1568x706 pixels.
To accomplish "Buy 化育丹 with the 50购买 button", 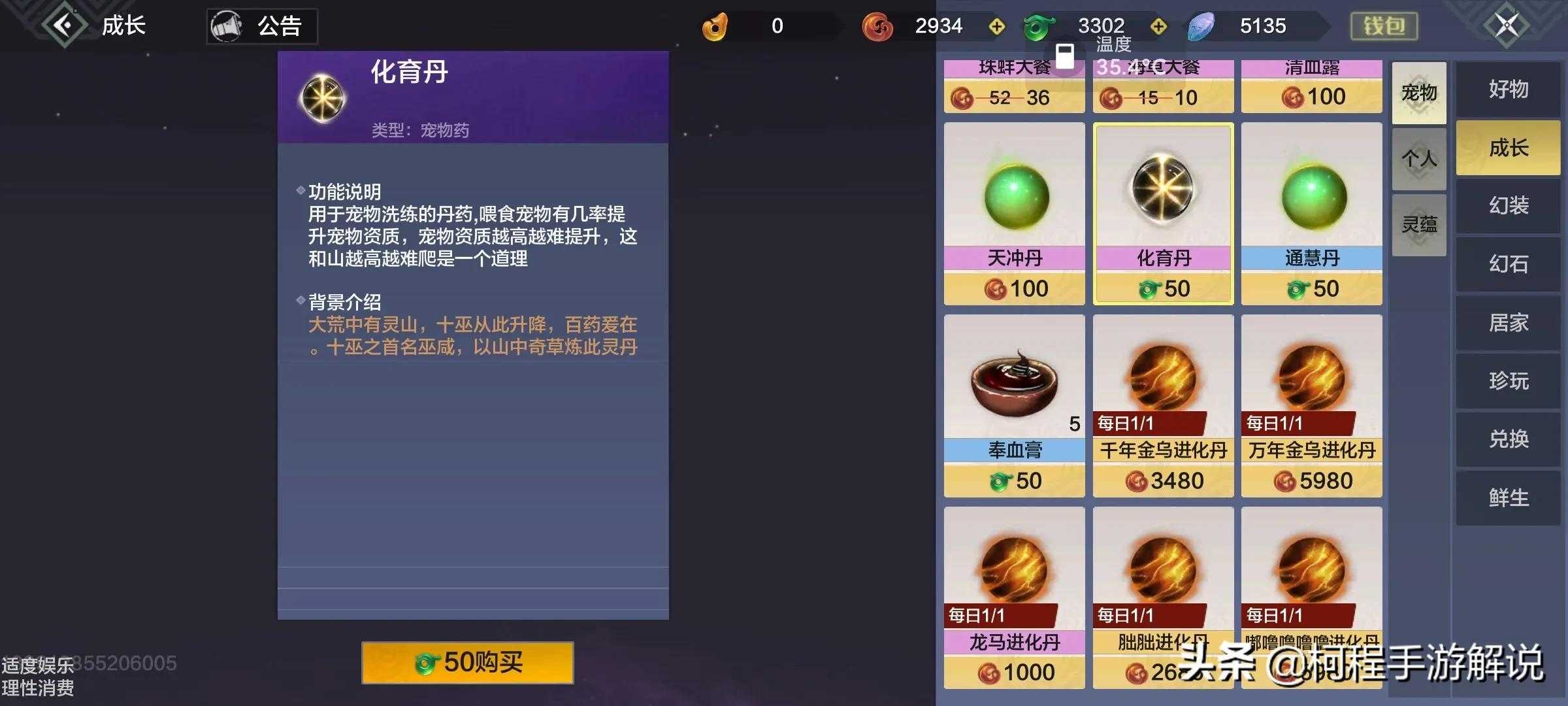I will (468, 663).
